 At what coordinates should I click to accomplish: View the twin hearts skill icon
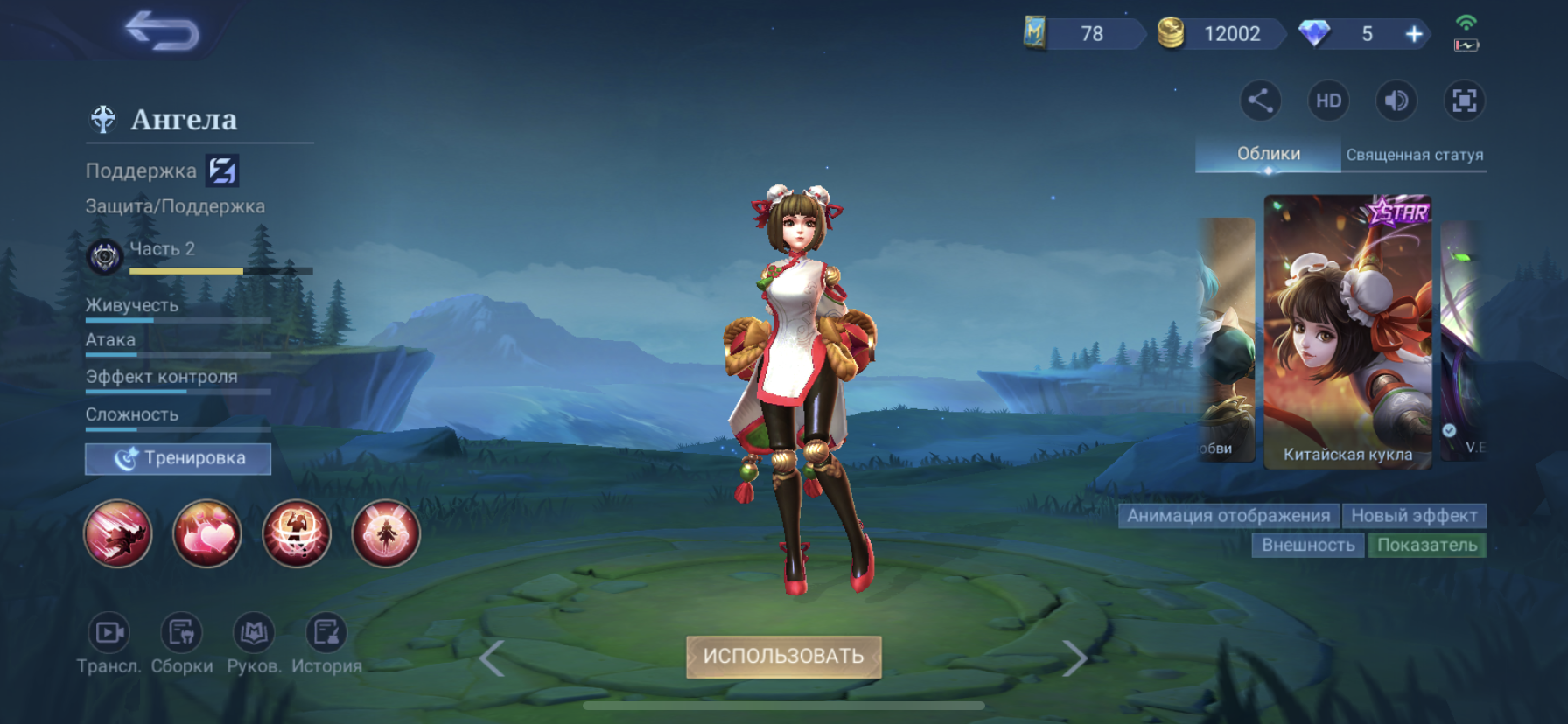coord(207,533)
